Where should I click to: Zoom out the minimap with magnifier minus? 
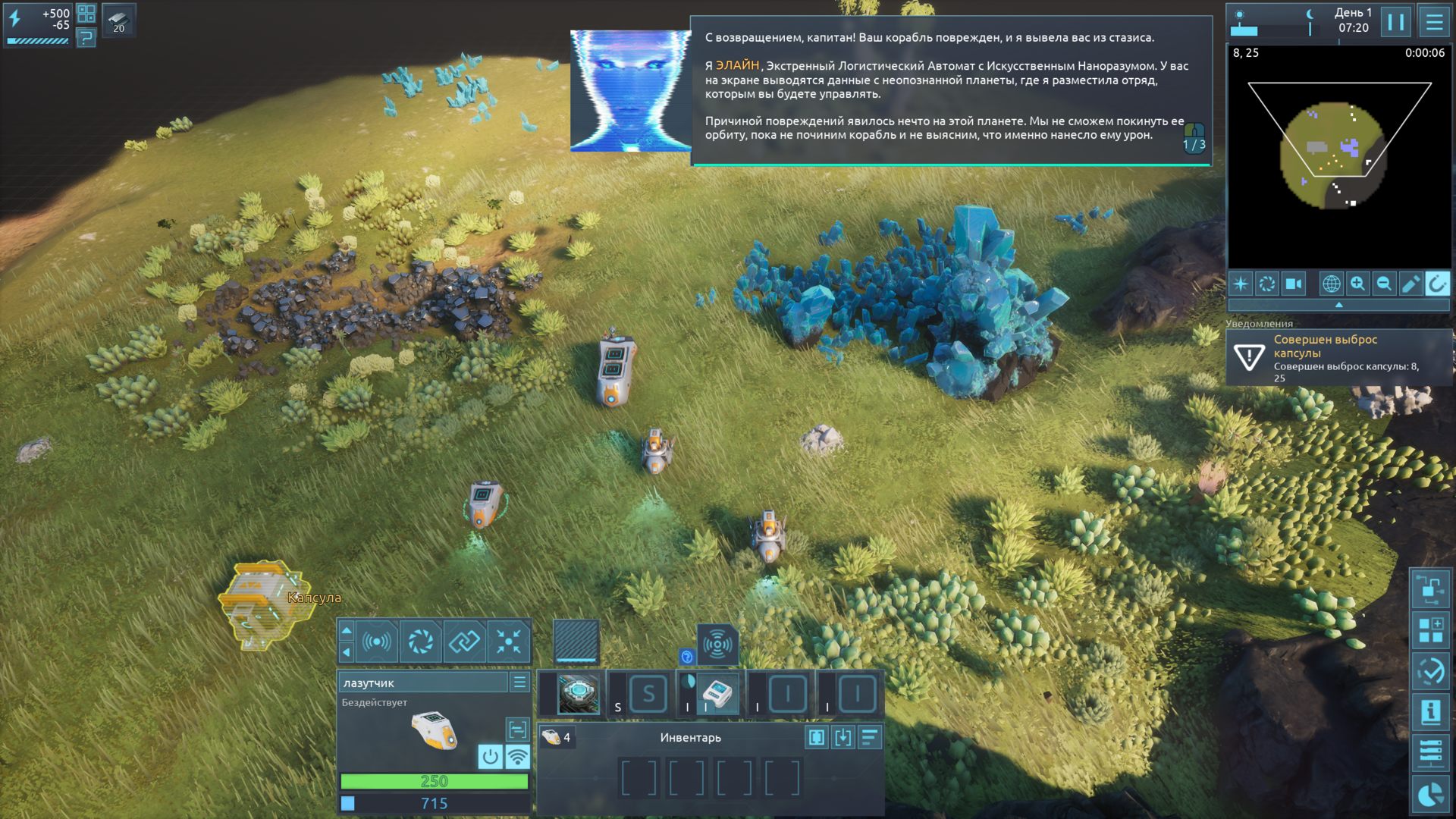tap(1384, 284)
